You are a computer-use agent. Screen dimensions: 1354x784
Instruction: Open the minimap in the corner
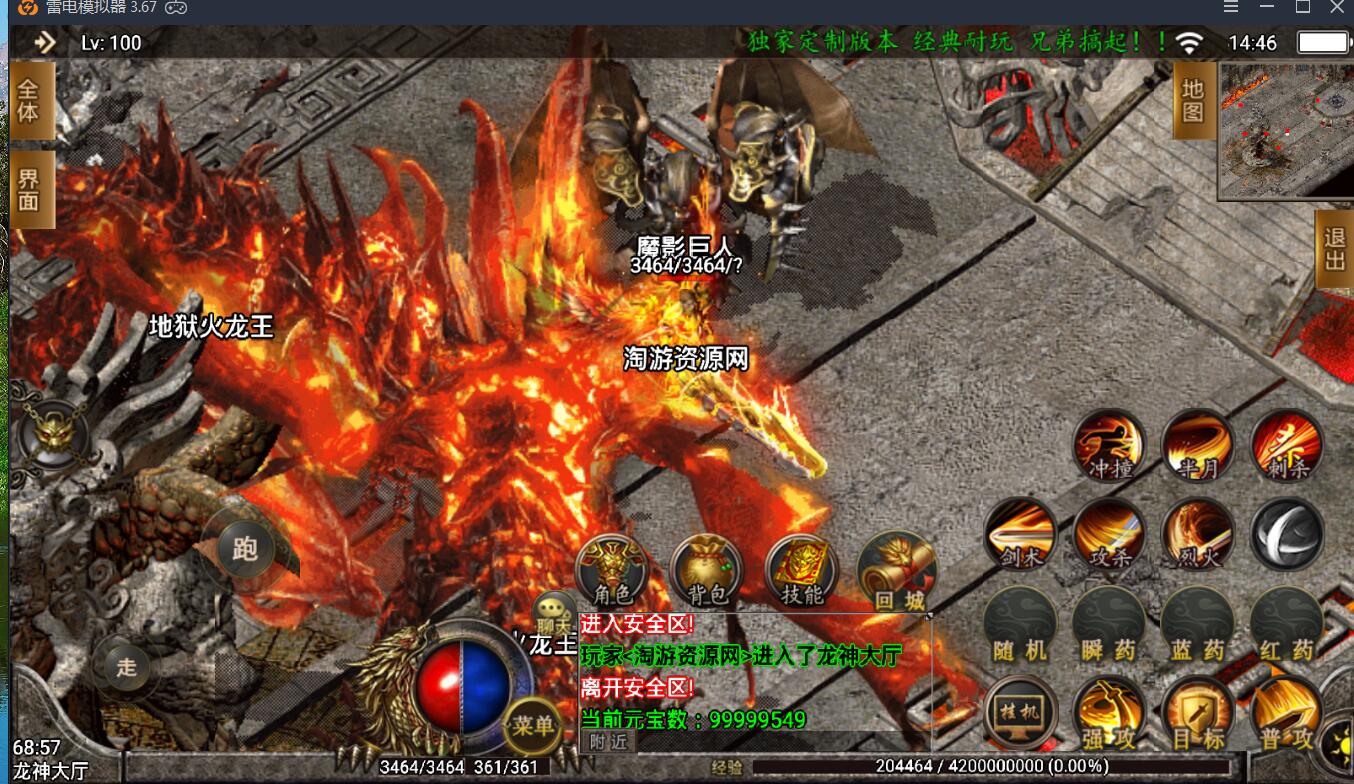(x=1285, y=130)
